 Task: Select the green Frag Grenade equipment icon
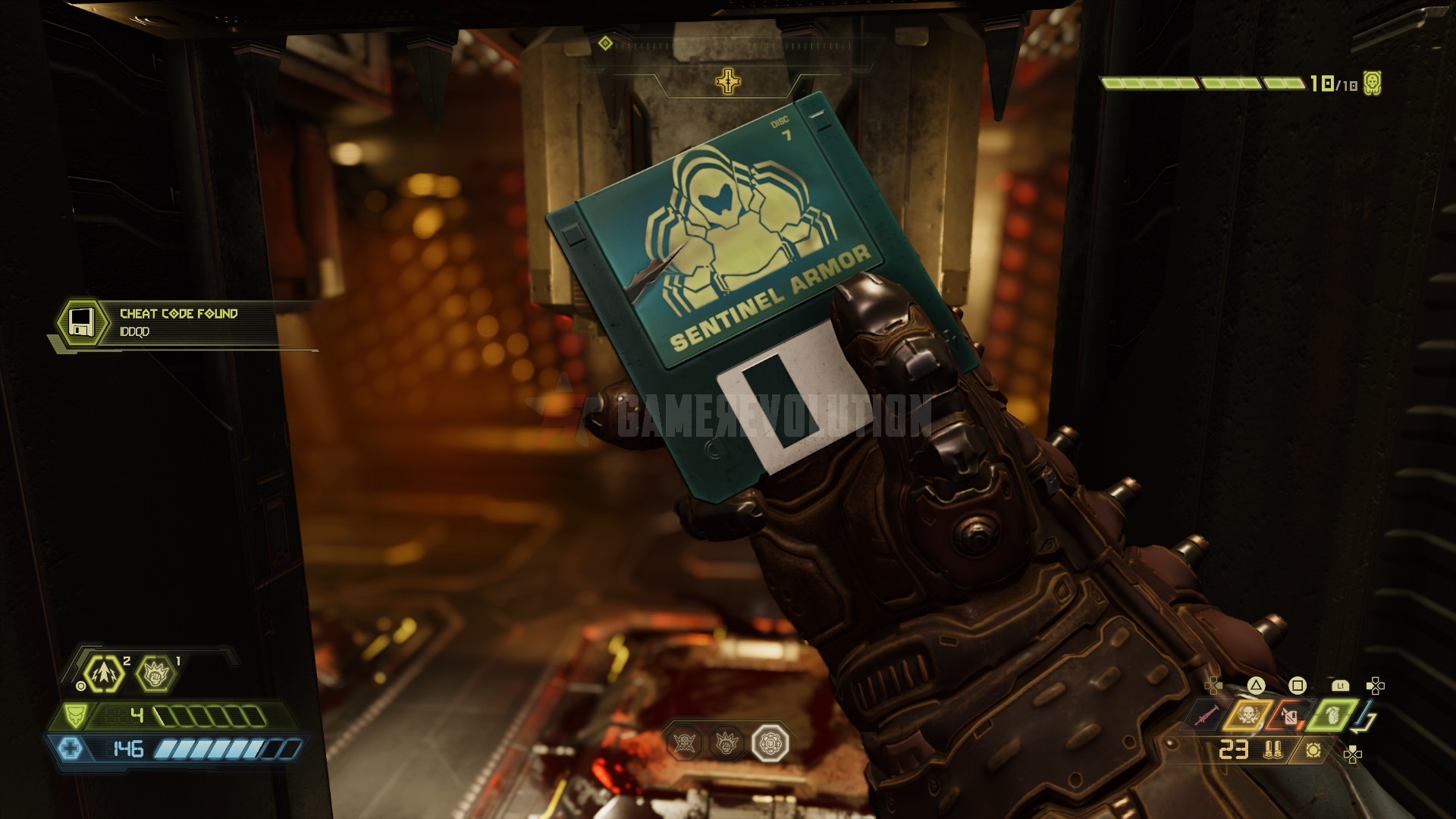(x=1332, y=716)
